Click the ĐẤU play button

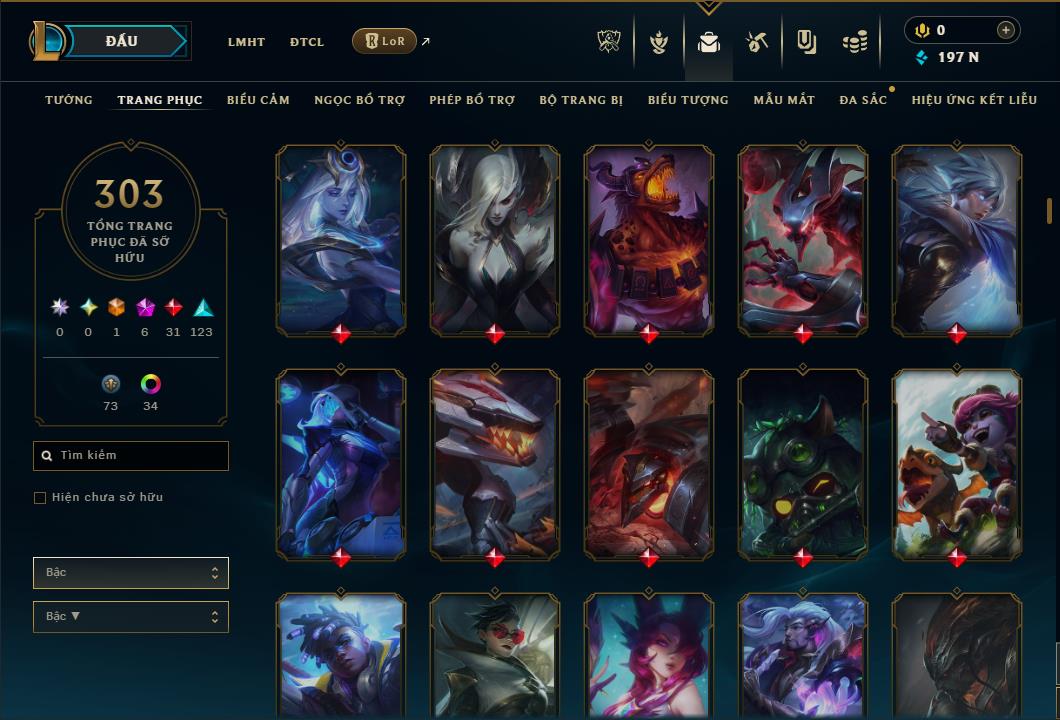pos(124,41)
